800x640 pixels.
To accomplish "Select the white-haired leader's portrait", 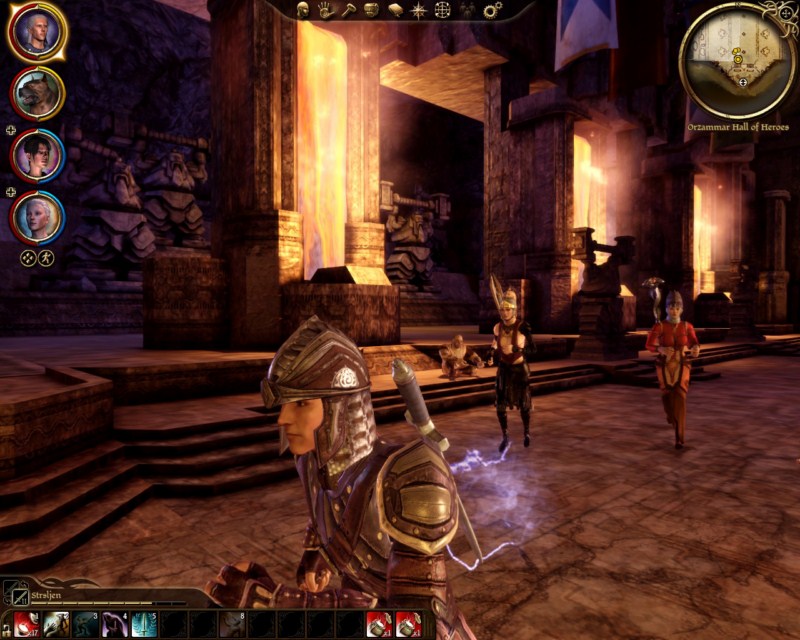I will [37, 32].
